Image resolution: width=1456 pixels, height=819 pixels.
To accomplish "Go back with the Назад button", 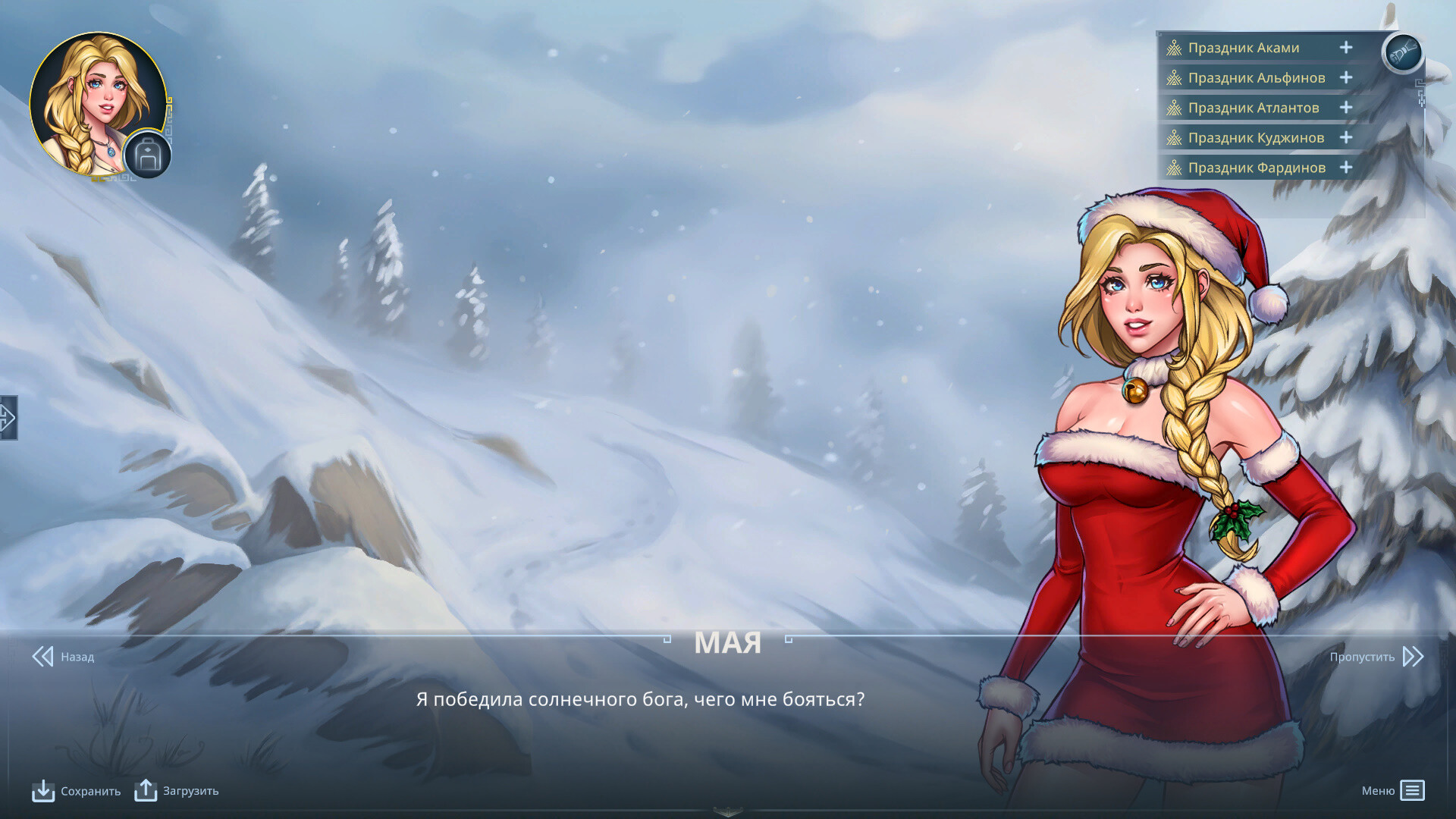I will [x=64, y=657].
